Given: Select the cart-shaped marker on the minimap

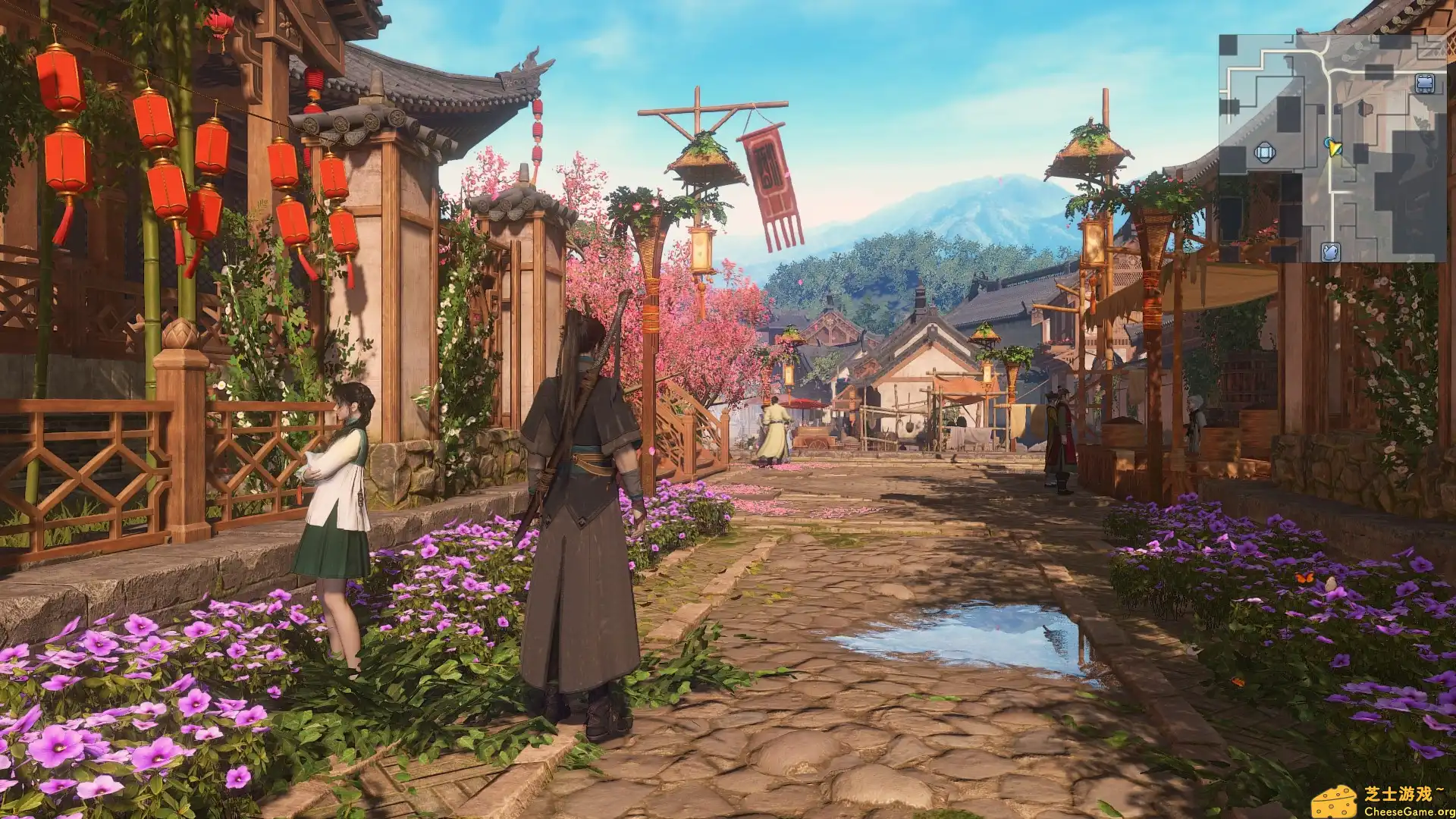Looking at the screenshot, I should point(1425,83).
